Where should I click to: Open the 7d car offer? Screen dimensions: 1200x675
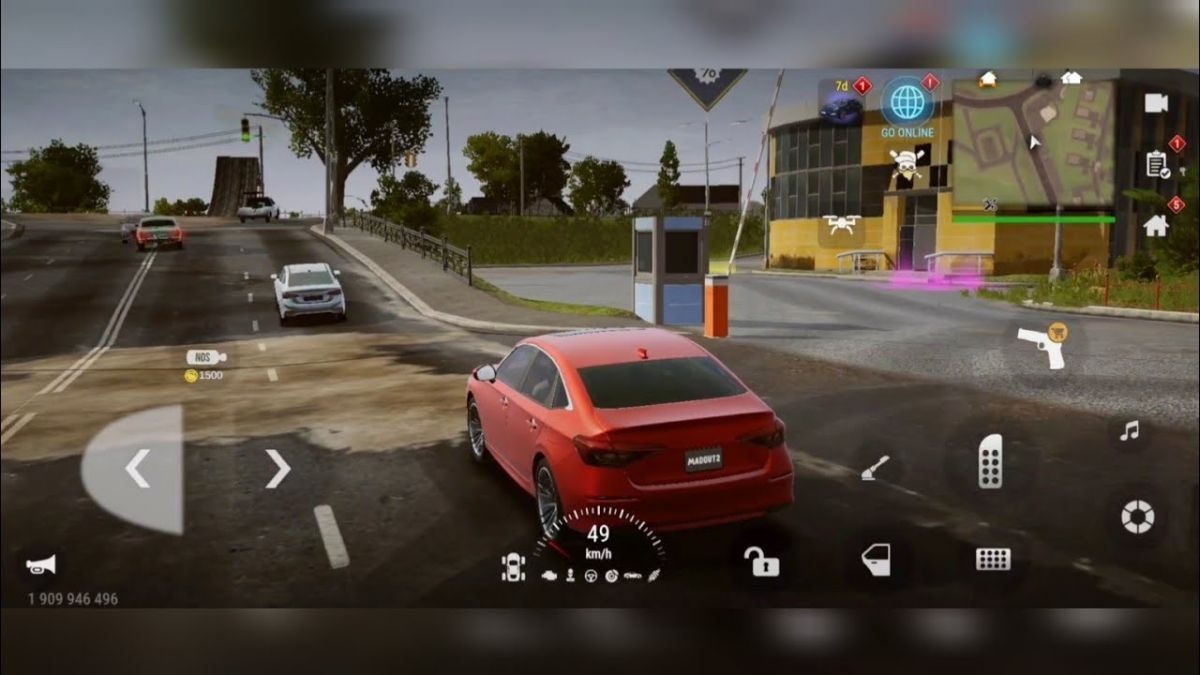841,103
